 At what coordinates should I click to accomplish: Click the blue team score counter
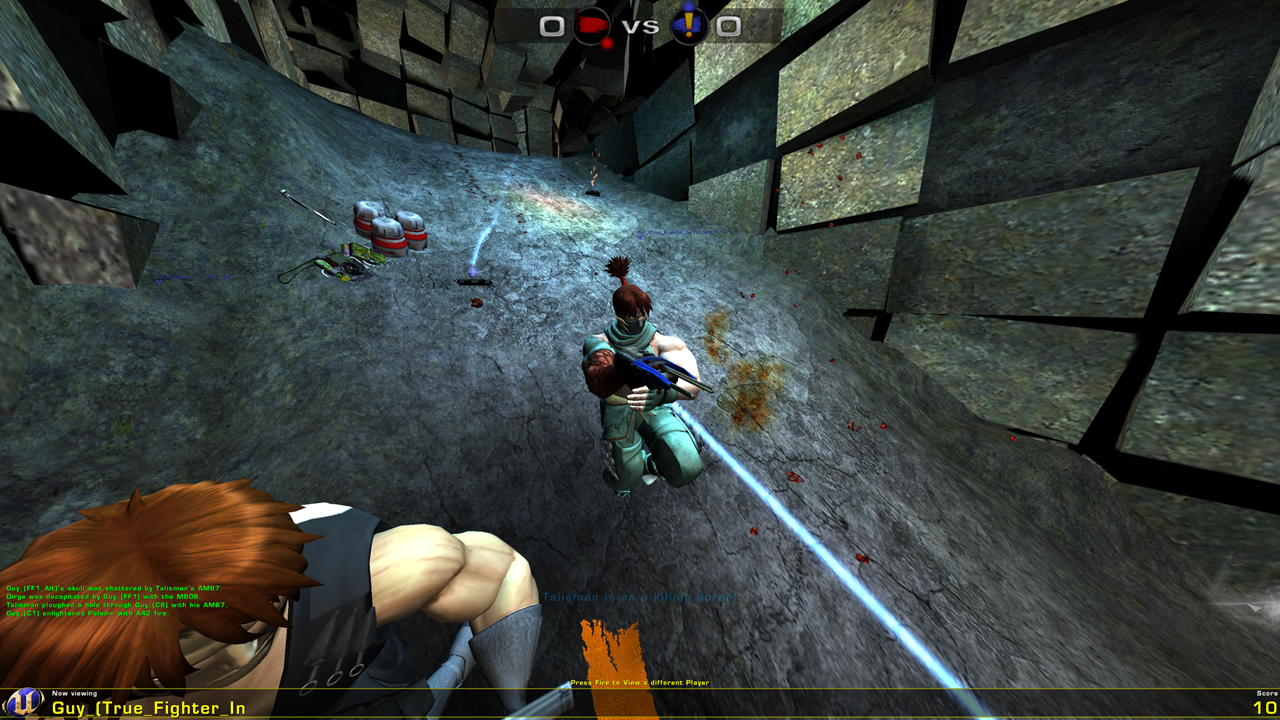point(727,25)
